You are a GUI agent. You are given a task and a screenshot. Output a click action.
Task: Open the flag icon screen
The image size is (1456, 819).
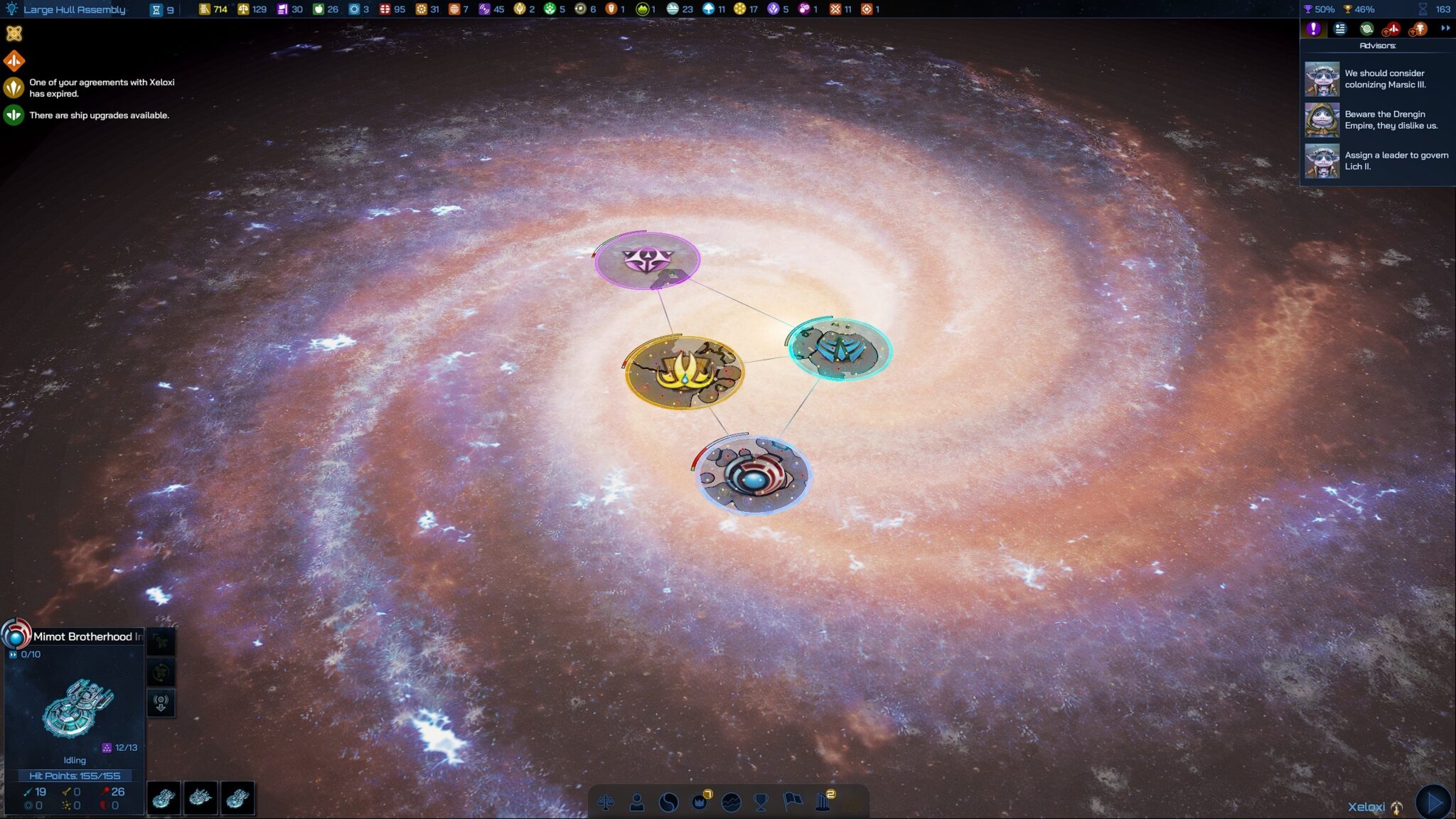[x=792, y=802]
